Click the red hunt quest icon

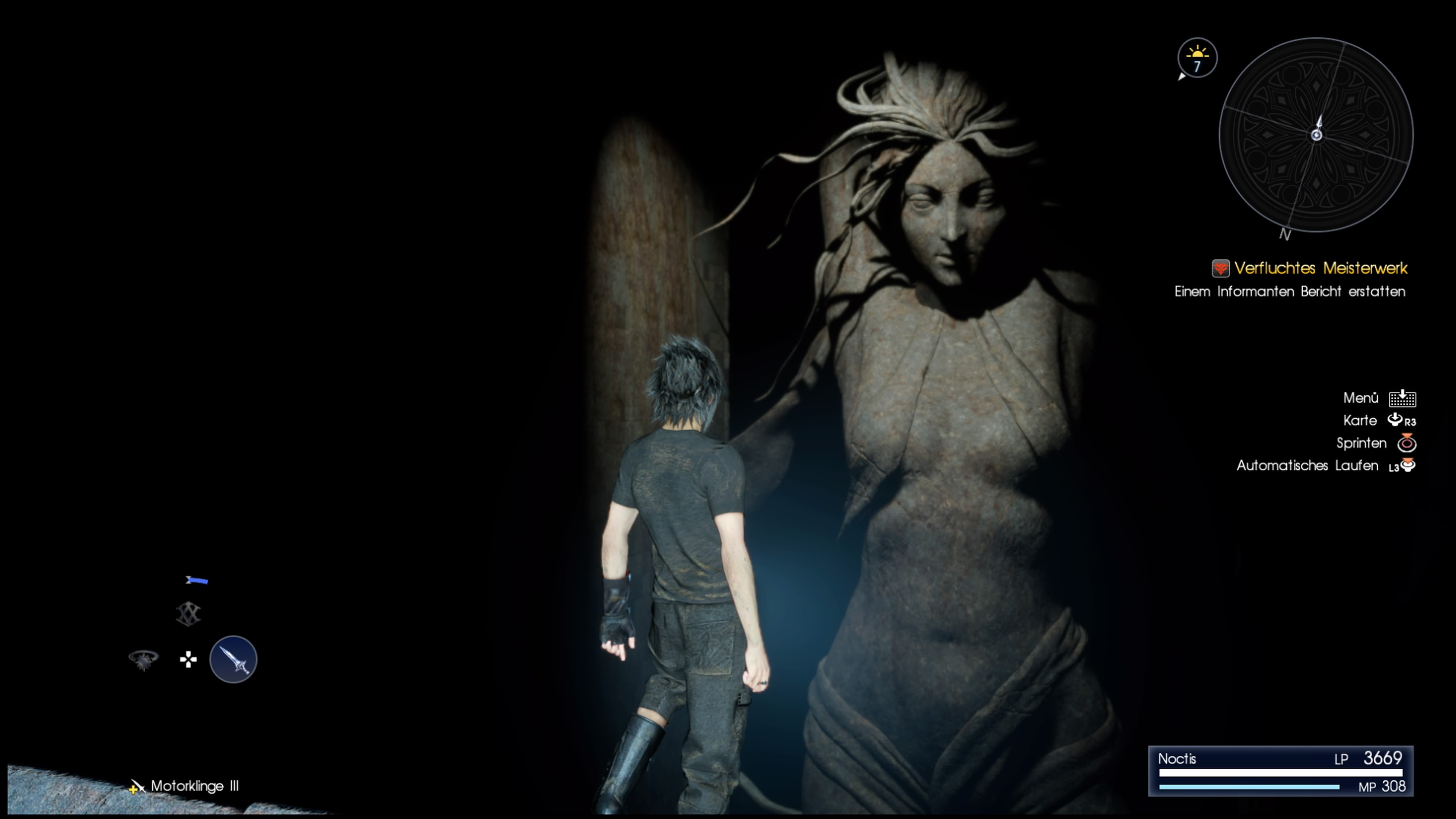[x=1220, y=268]
